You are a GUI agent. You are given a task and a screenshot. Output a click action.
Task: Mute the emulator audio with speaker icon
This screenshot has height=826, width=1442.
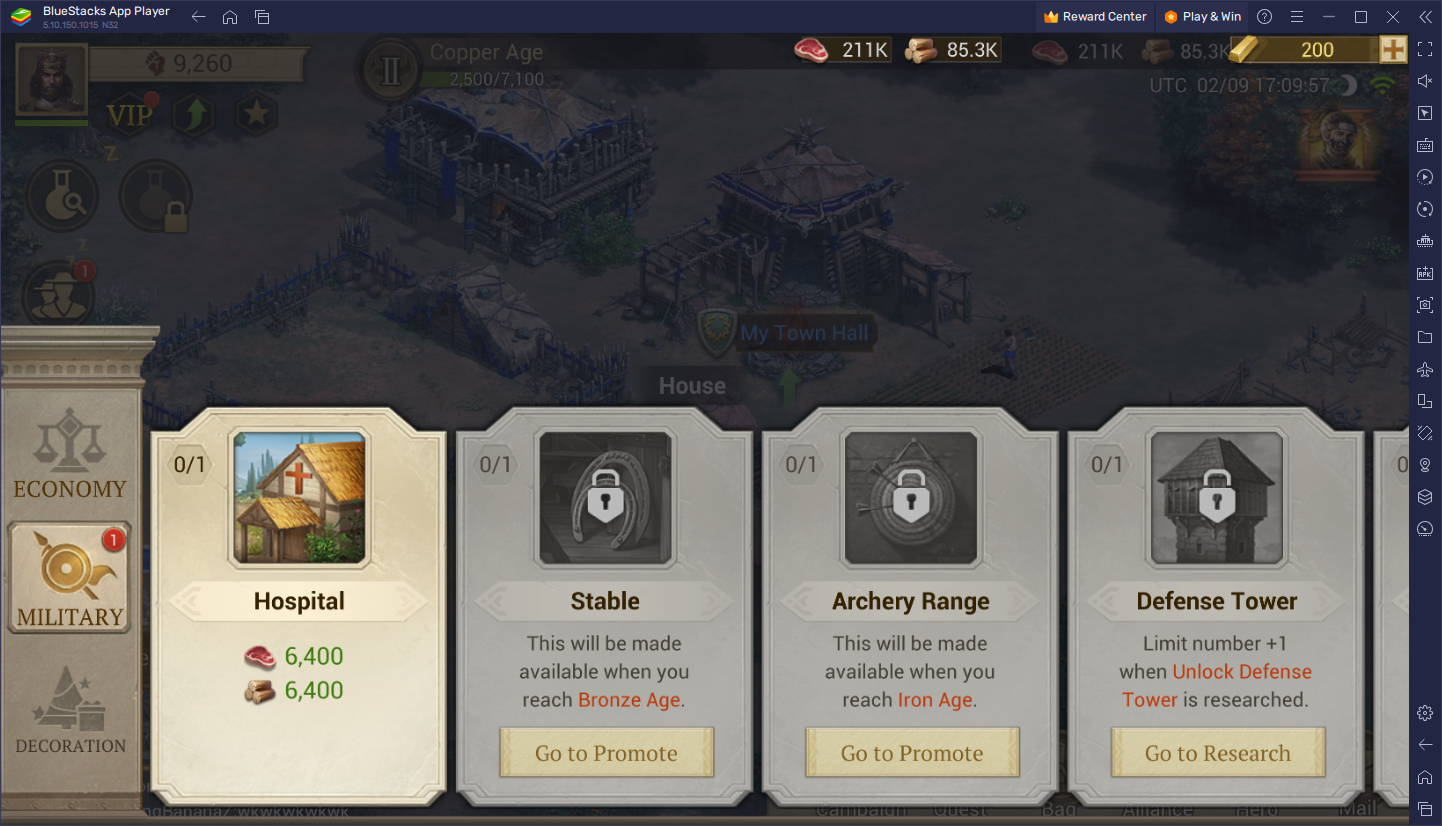tap(1425, 81)
